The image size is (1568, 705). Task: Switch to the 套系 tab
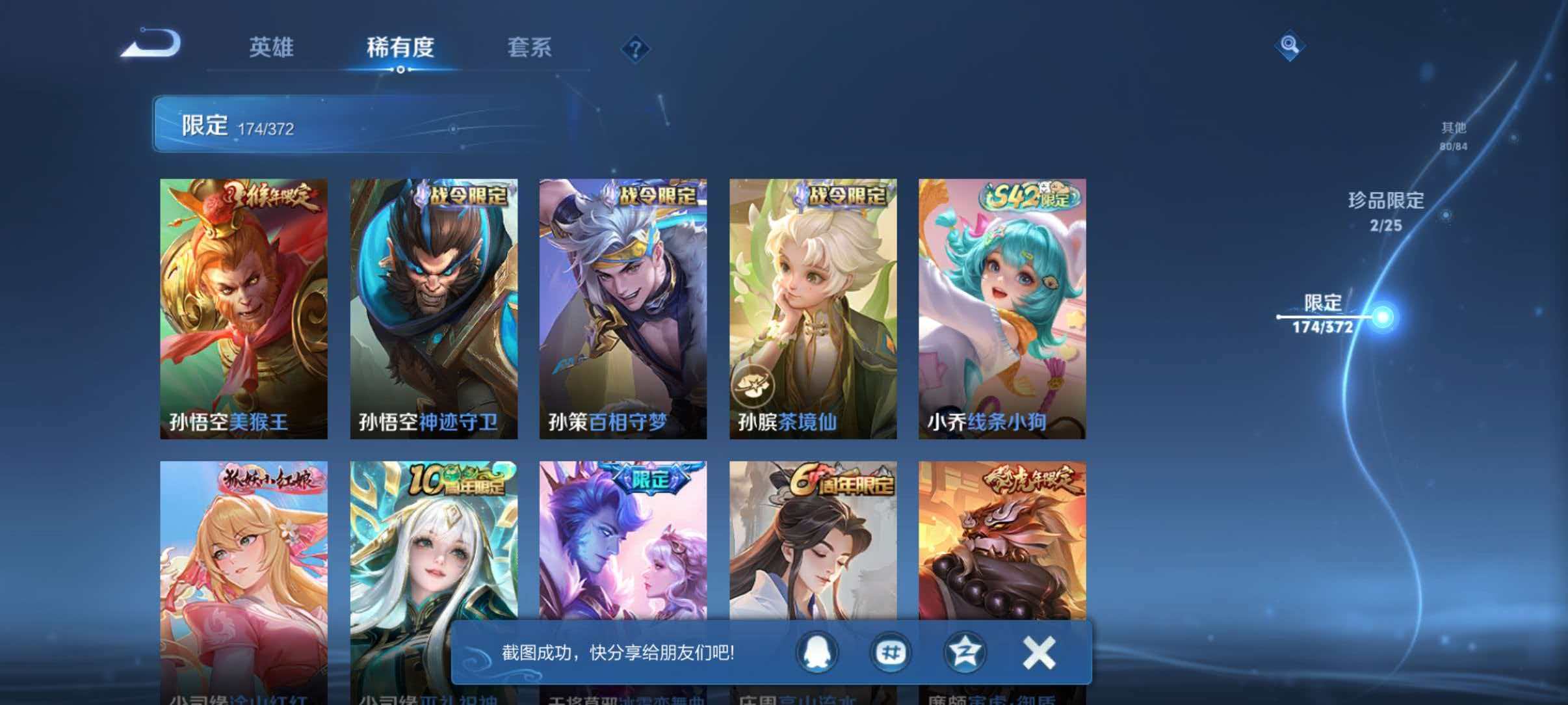[x=530, y=47]
